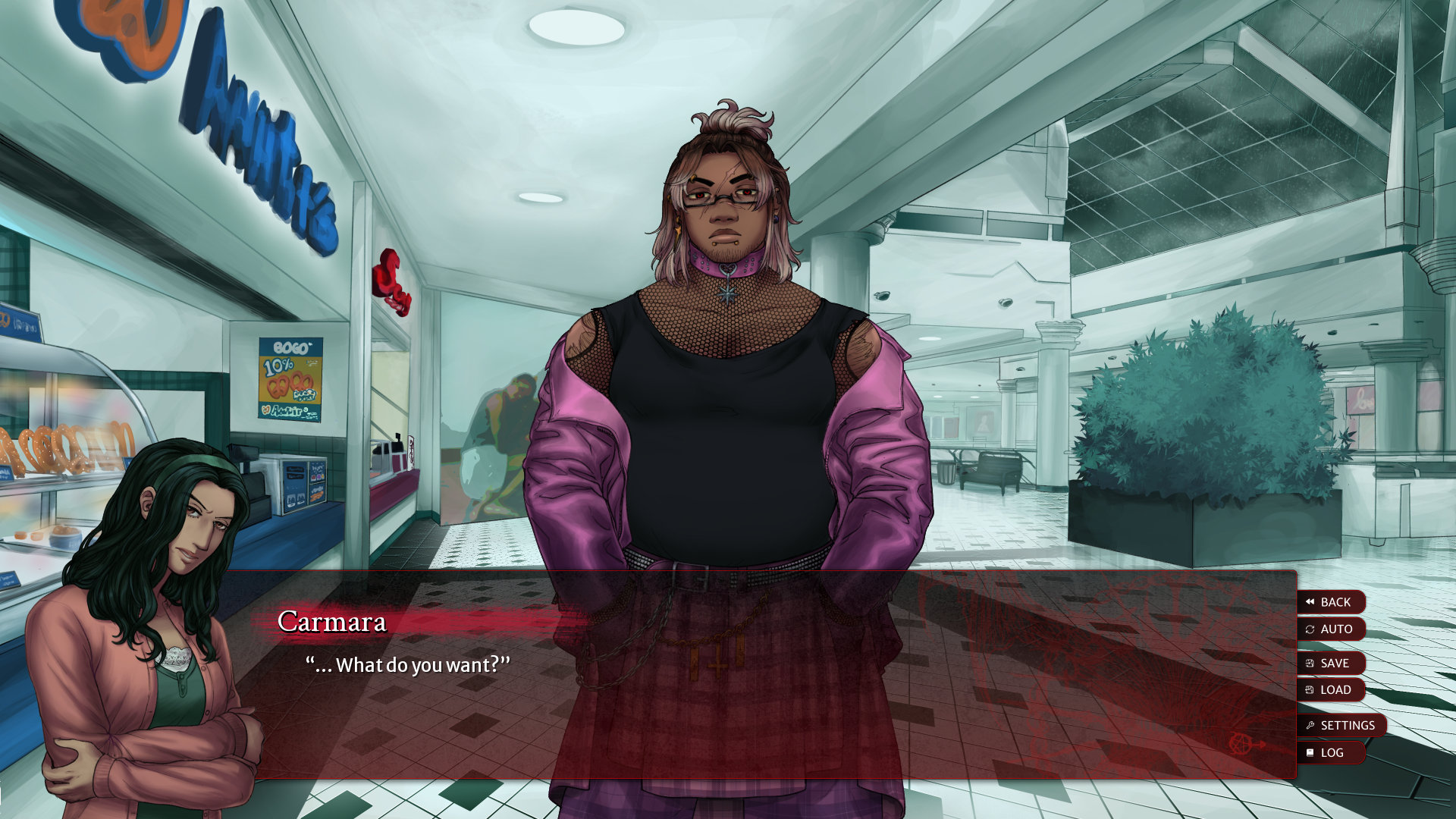Go back with the BACK button

point(1331,602)
